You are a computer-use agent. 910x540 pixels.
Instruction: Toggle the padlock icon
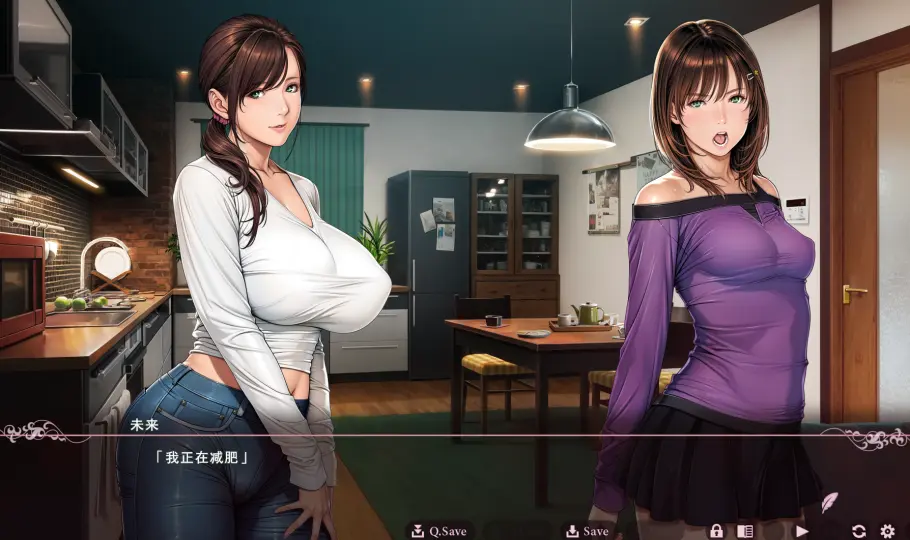click(x=716, y=531)
